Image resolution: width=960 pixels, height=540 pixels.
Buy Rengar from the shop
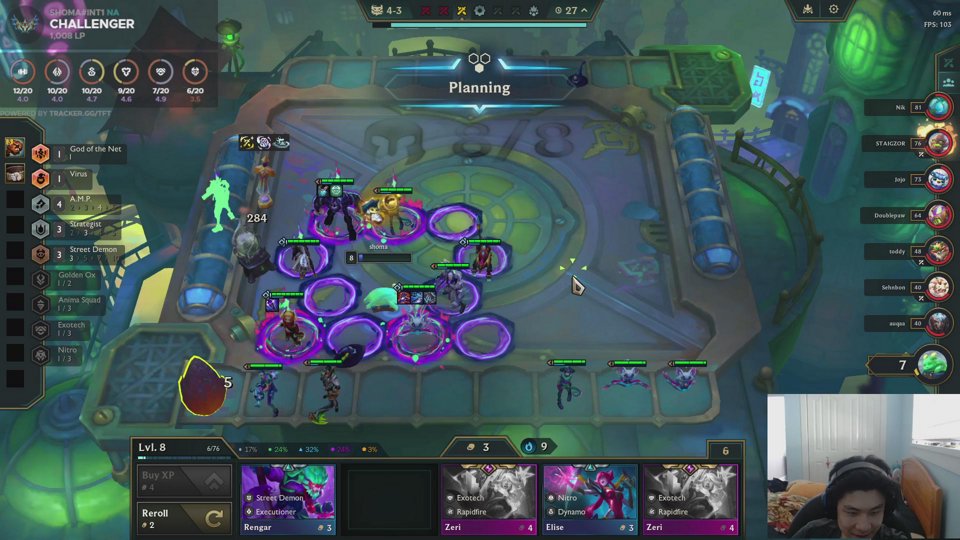click(288, 499)
